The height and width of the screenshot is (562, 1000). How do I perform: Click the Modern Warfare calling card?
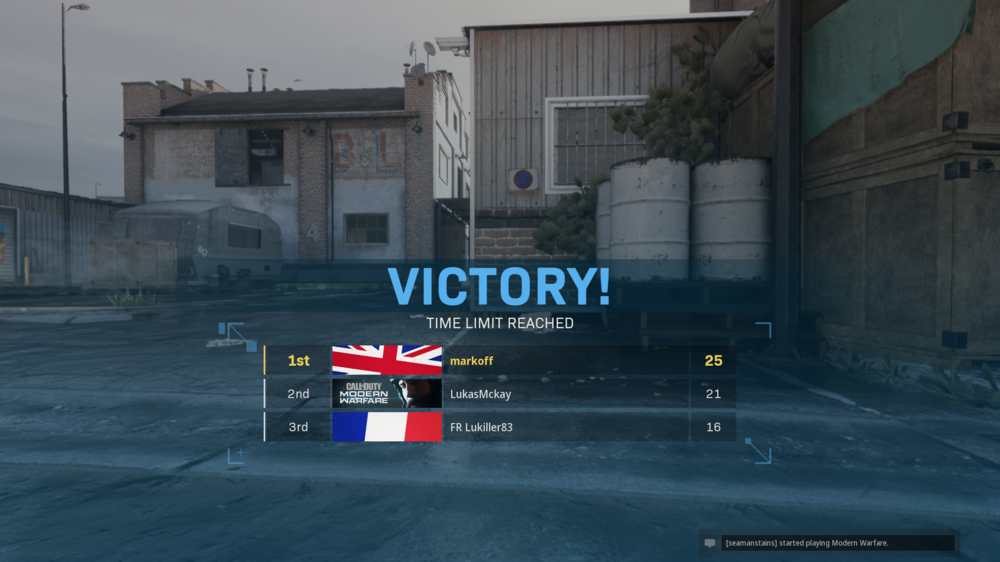pos(386,394)
